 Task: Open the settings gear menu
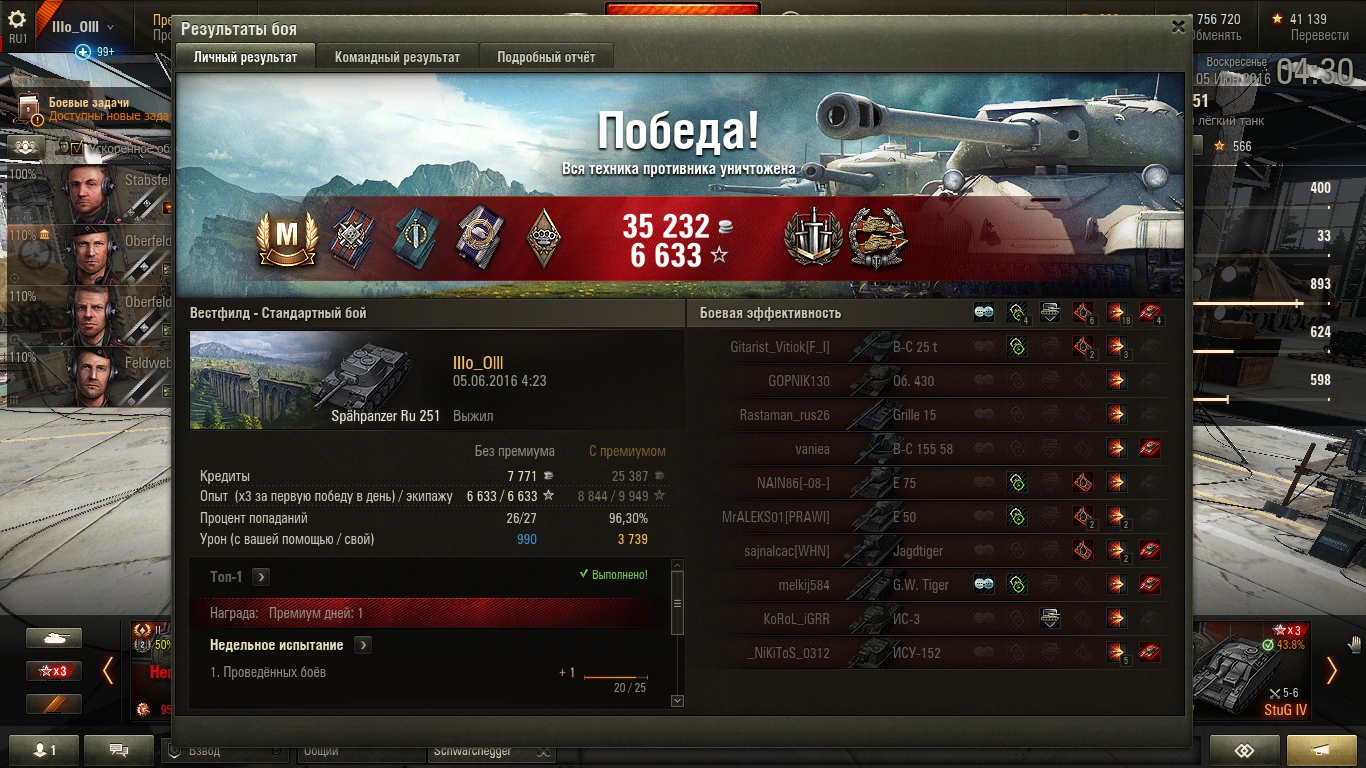[17, 20]
